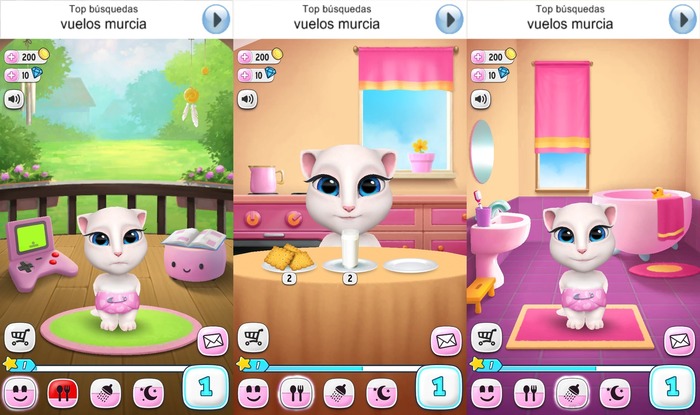Check the envelope messages in the kitchen scene
Viewport: 700px width, 415px height.
[x=446, y=341]
